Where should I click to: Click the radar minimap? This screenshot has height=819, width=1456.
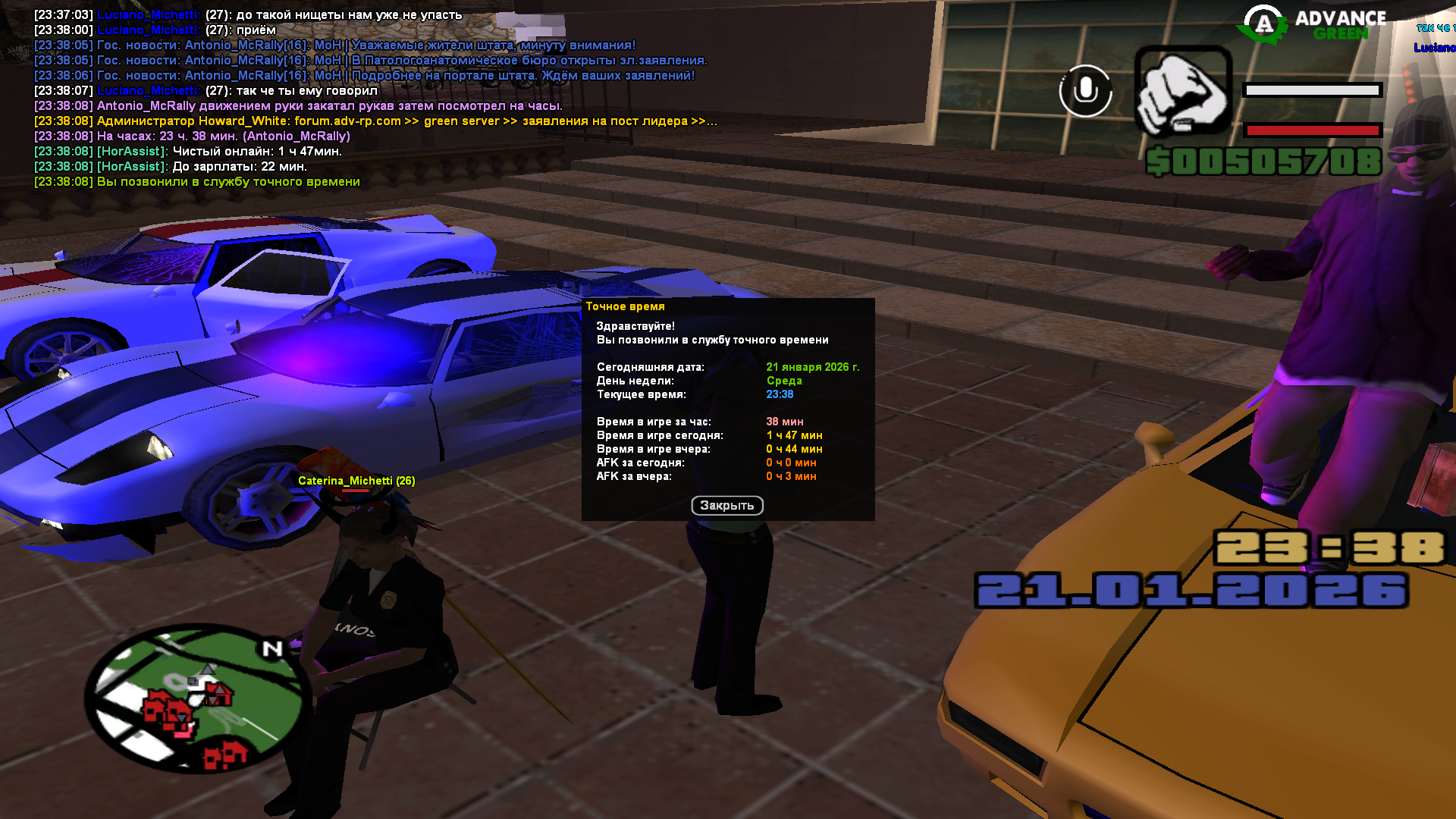click(197, 698)
